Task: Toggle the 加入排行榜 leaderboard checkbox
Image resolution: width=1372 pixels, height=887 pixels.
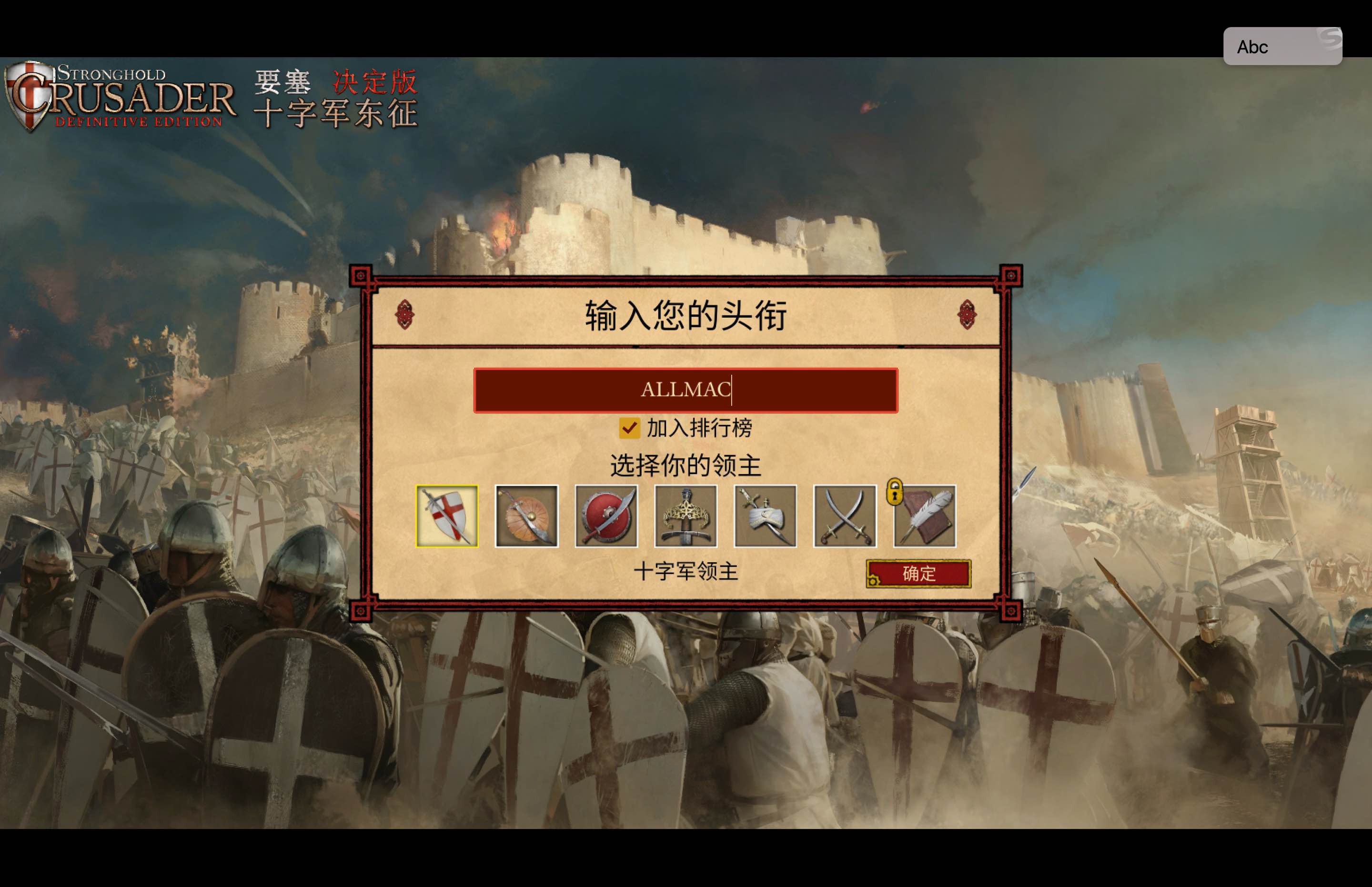Action: (x=629, y=428)
